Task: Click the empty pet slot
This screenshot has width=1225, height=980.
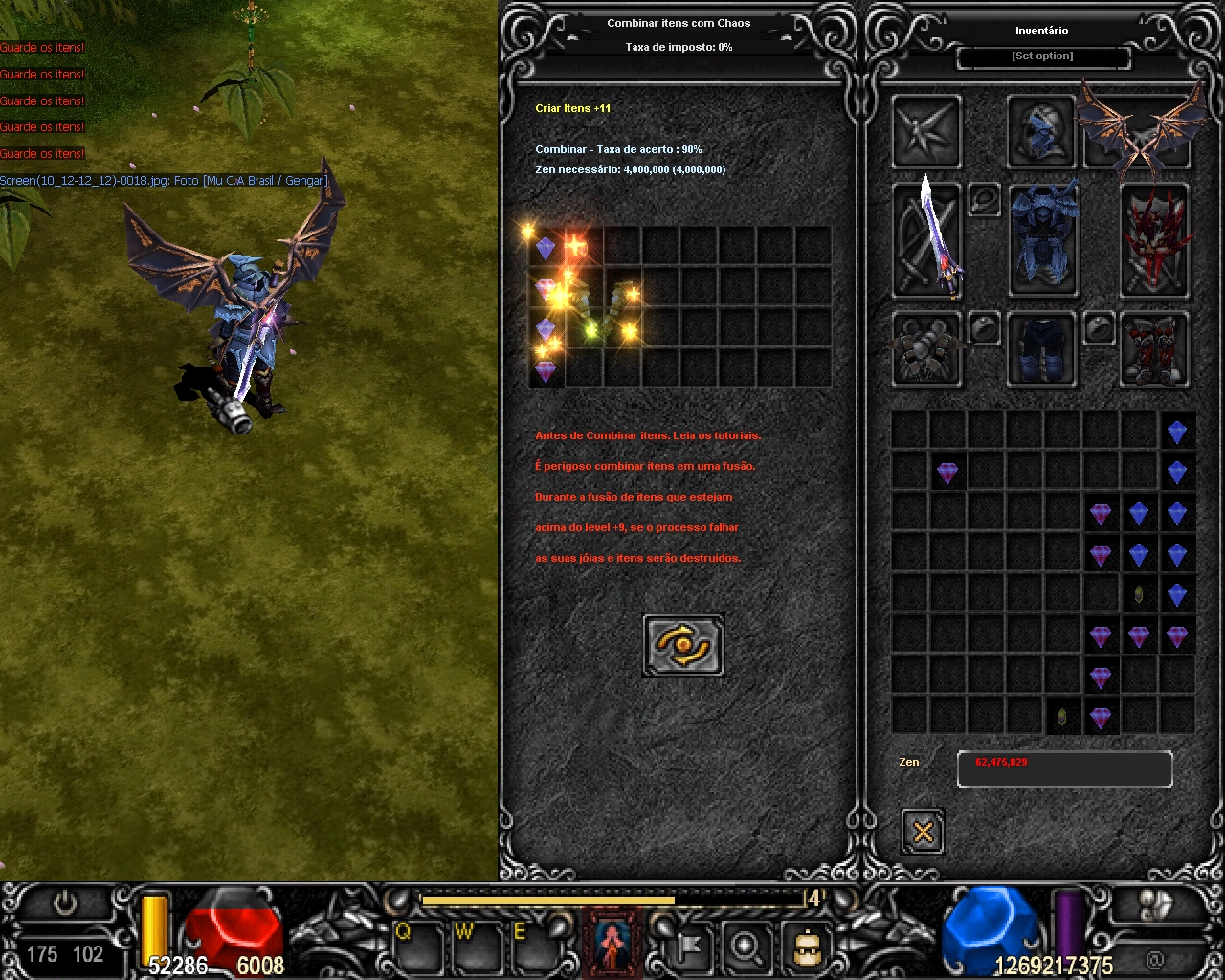Action: [x=926, y=131]
